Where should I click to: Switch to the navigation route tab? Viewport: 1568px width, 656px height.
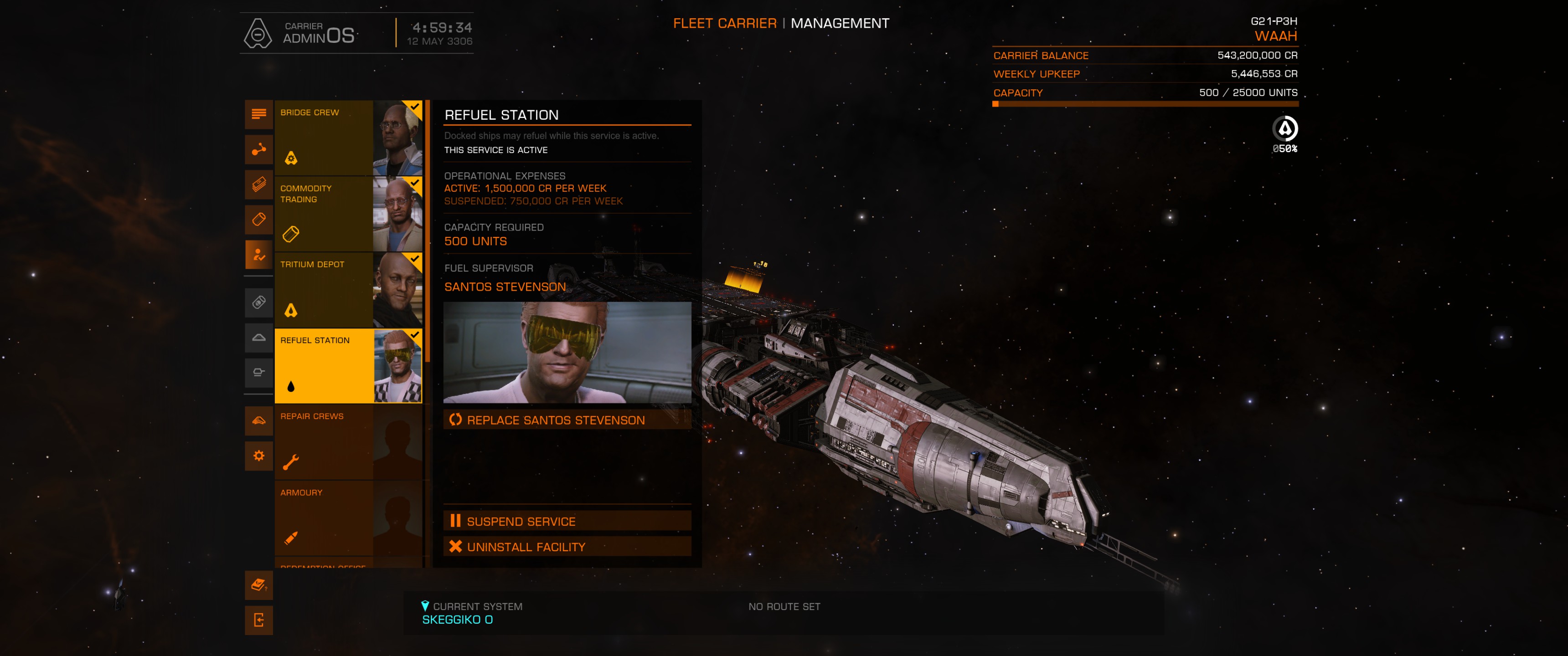tap(259, 149)
